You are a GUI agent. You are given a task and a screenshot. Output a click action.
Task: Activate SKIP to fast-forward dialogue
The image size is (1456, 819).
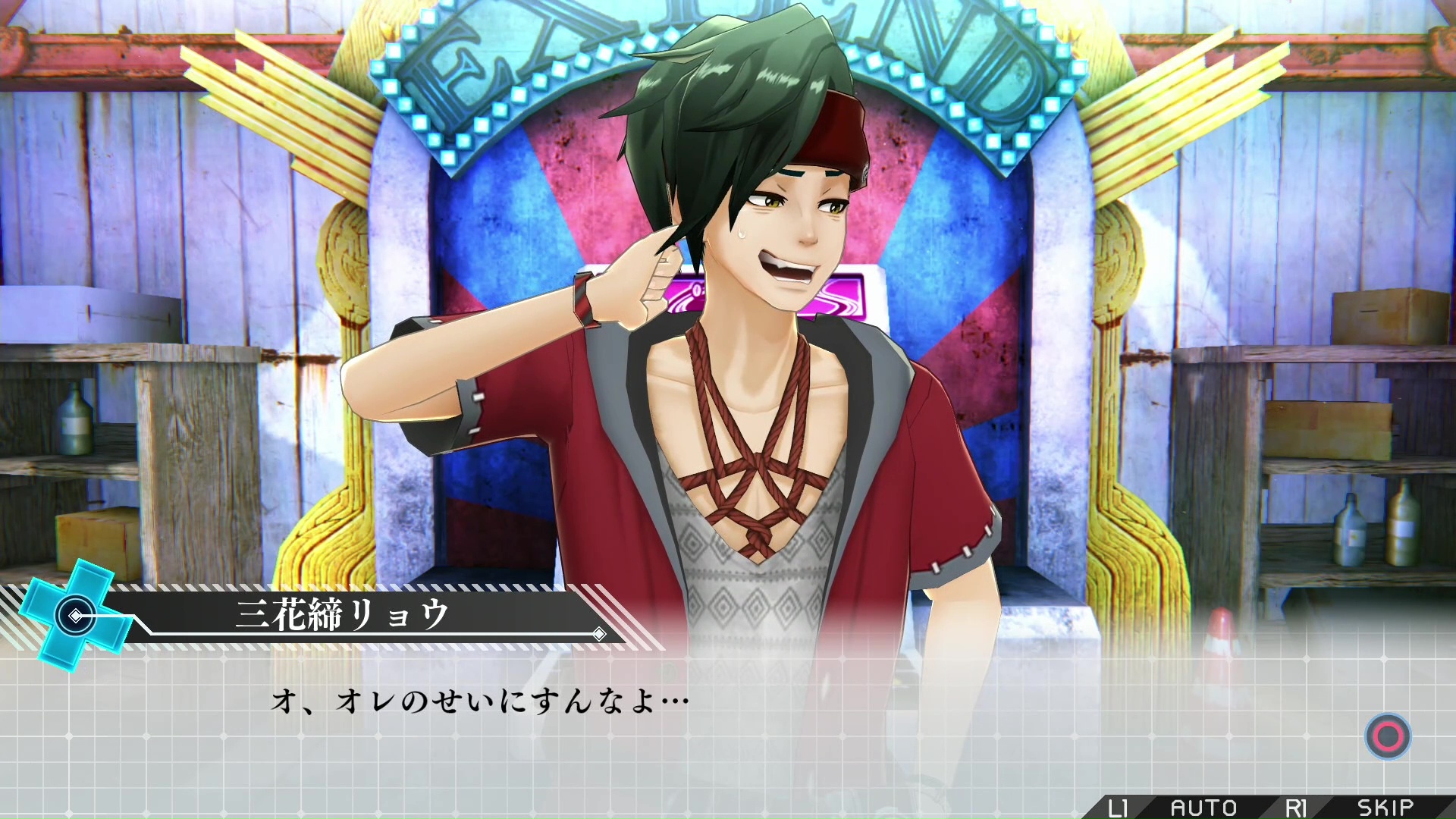point(1385,808)
